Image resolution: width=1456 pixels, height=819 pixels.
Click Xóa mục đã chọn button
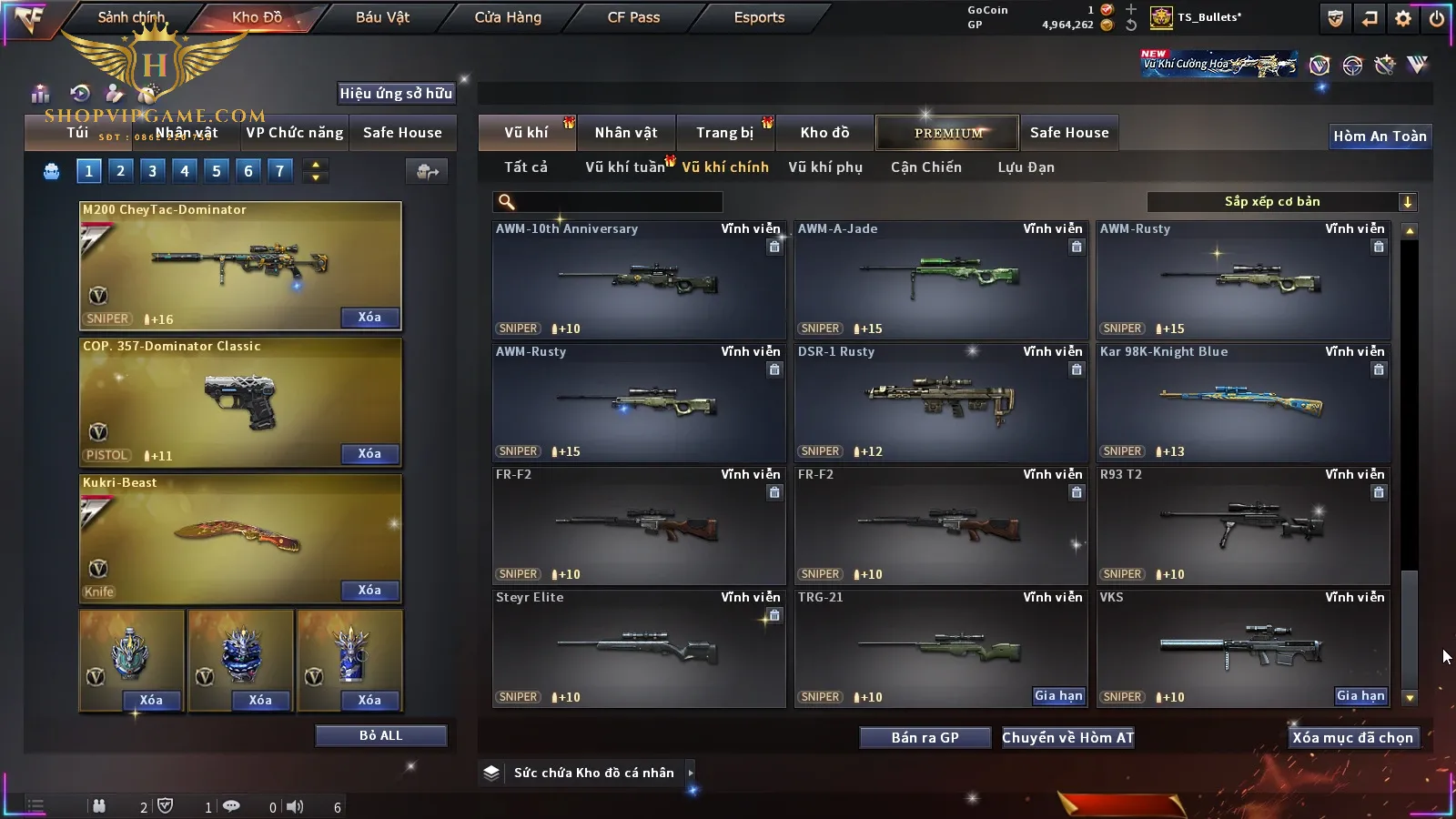(1352, 738)
